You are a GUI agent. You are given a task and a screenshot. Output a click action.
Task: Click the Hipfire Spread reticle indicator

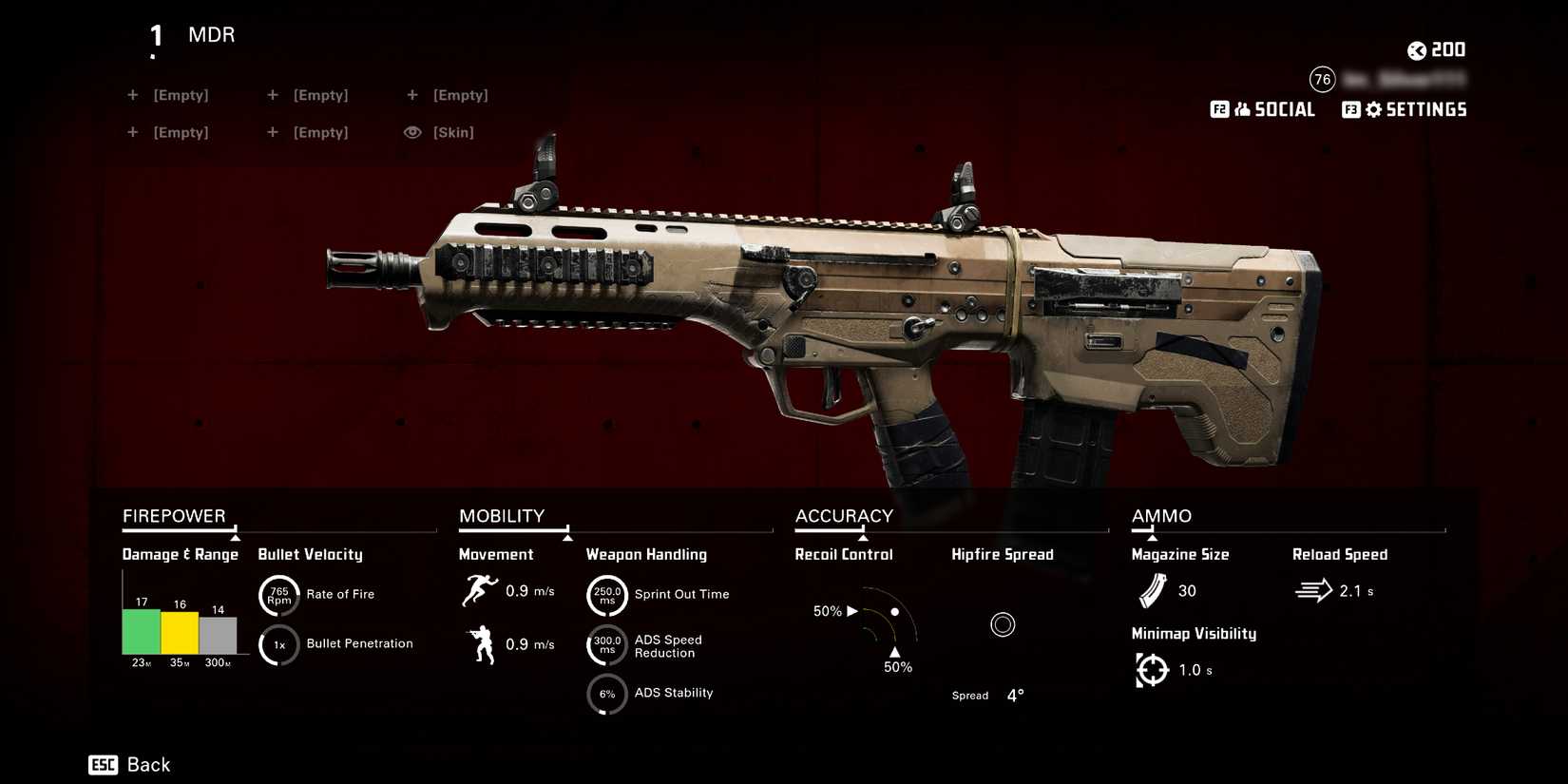pos(1003,624)
